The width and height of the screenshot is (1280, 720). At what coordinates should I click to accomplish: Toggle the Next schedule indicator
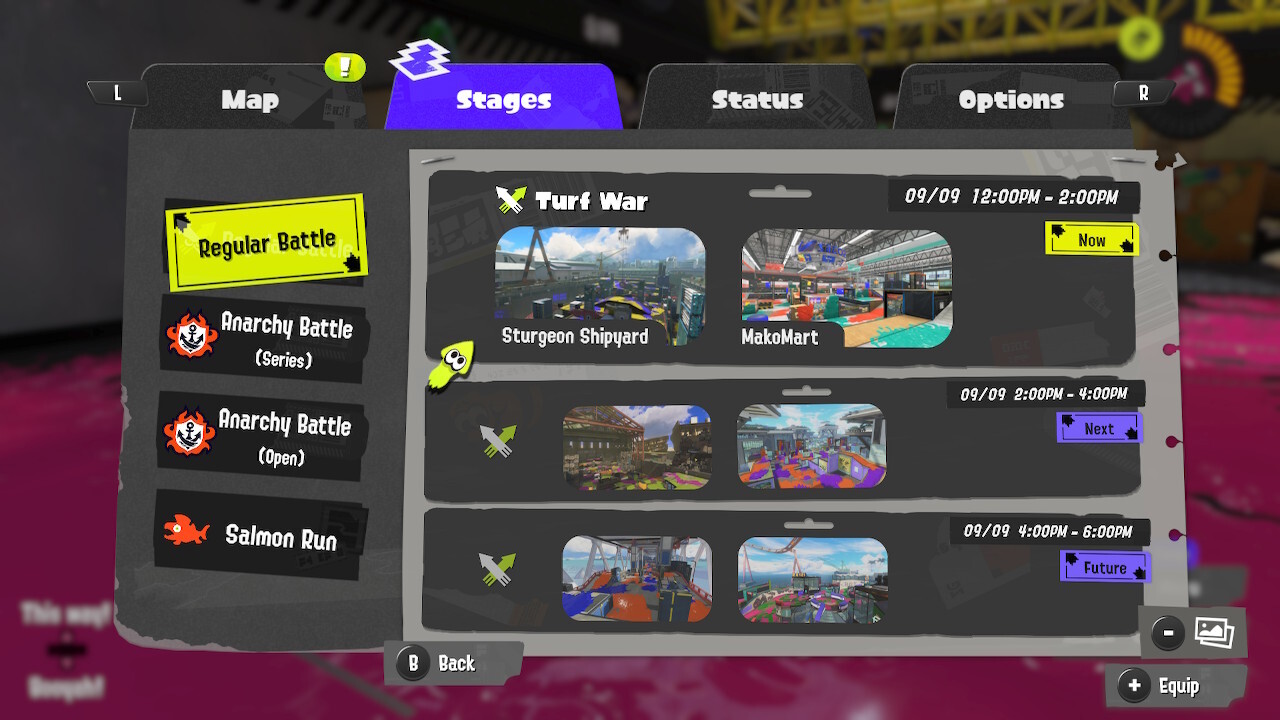coord(1099,427)
